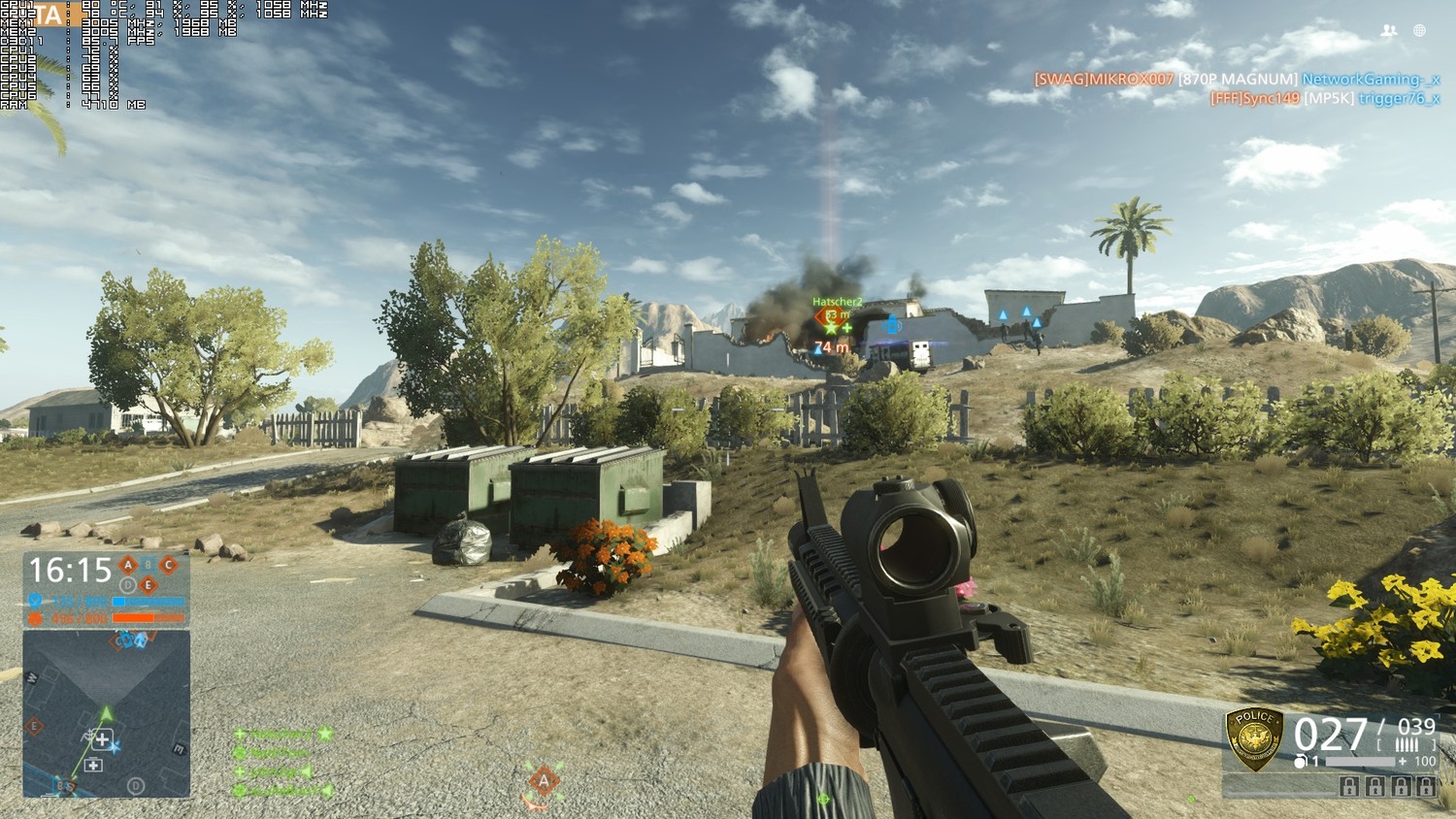
Task: Select capture point C flag indicator
Action: coord(169,565)
